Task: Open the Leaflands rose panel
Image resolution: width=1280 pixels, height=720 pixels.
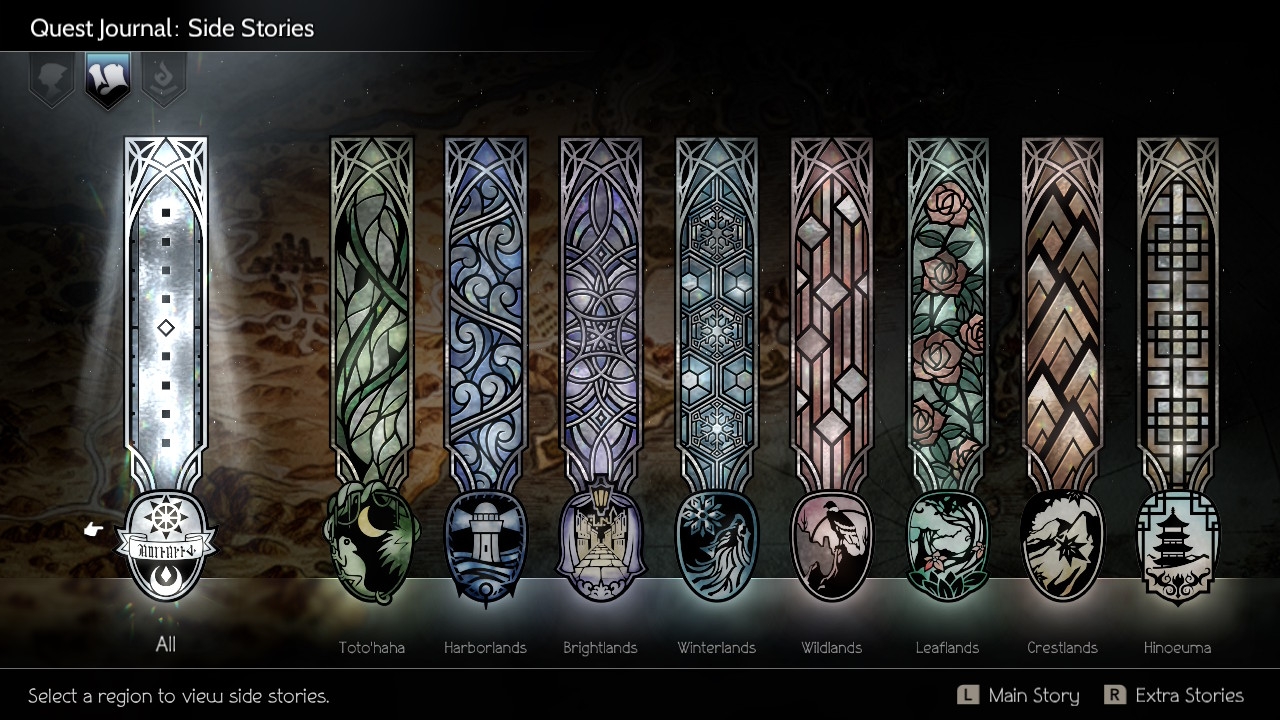Action: click(x=948, y=330)
